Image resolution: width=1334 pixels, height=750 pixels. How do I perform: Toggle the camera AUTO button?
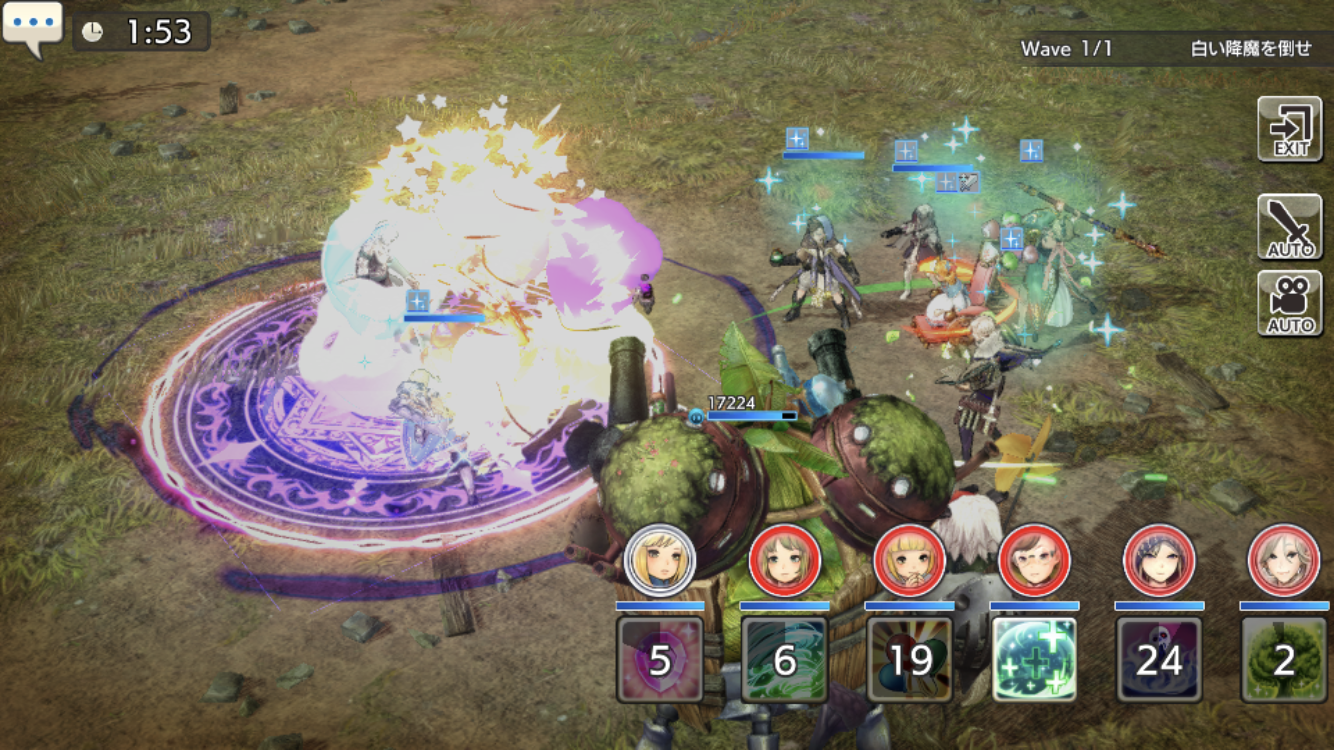click(1290, 304)
